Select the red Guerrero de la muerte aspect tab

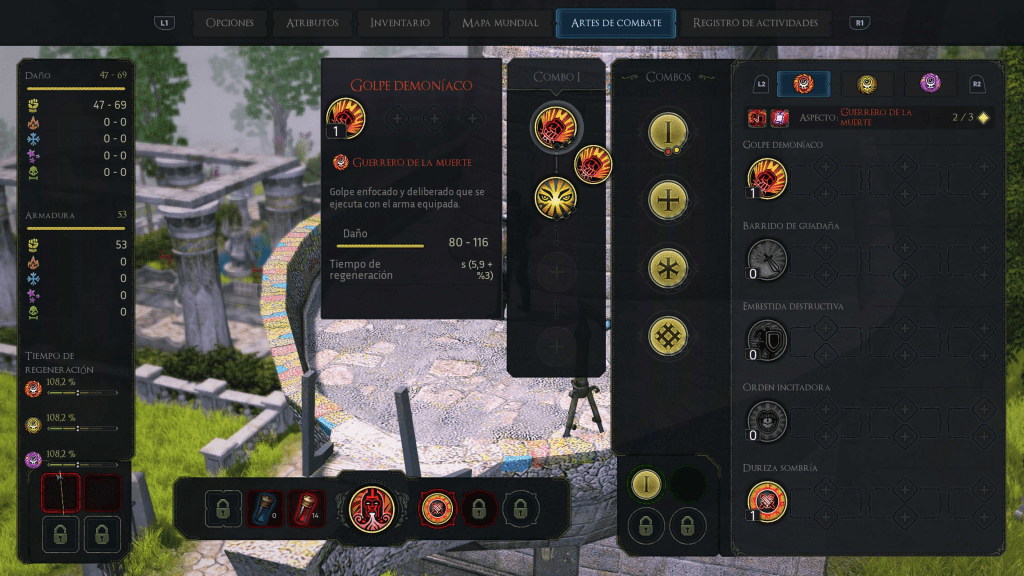[x=803, y=84]
